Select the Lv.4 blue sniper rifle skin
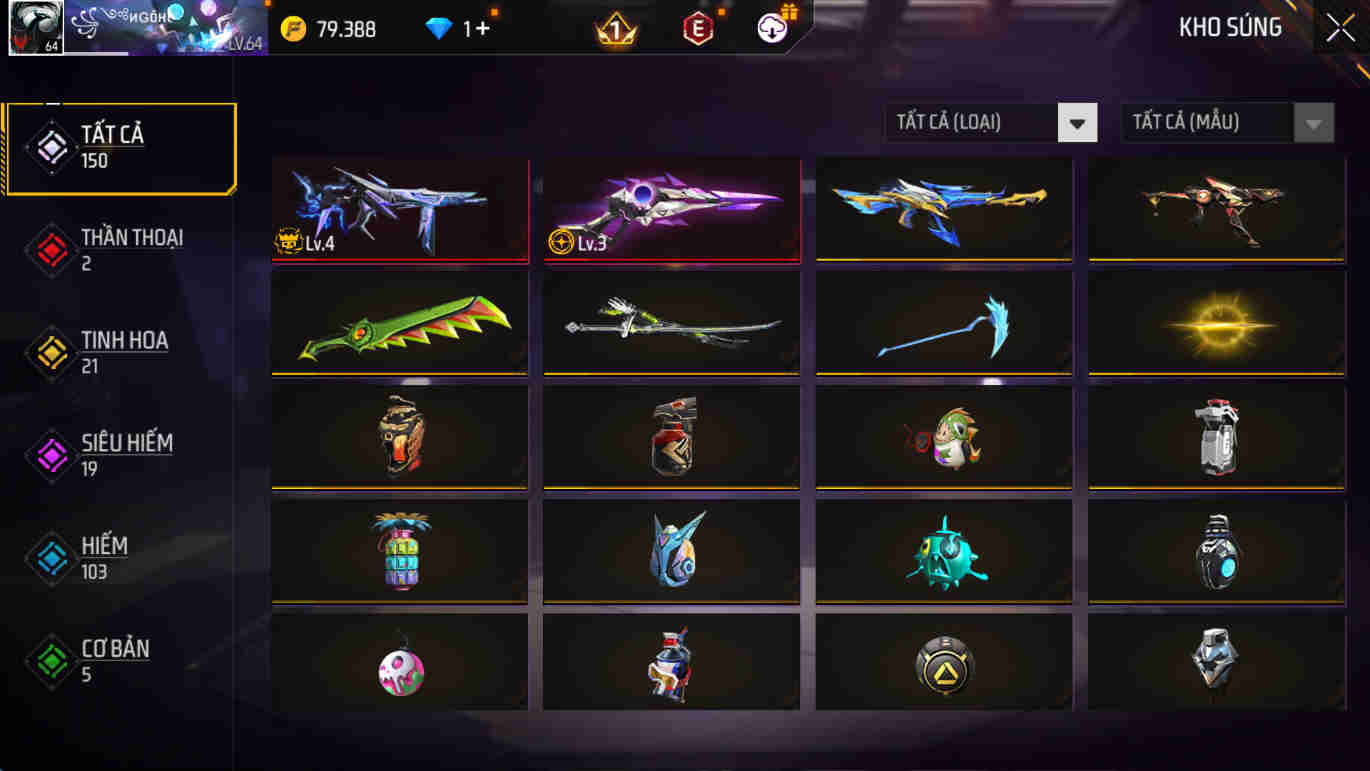The image size is (1370, 771). (399, 210)
